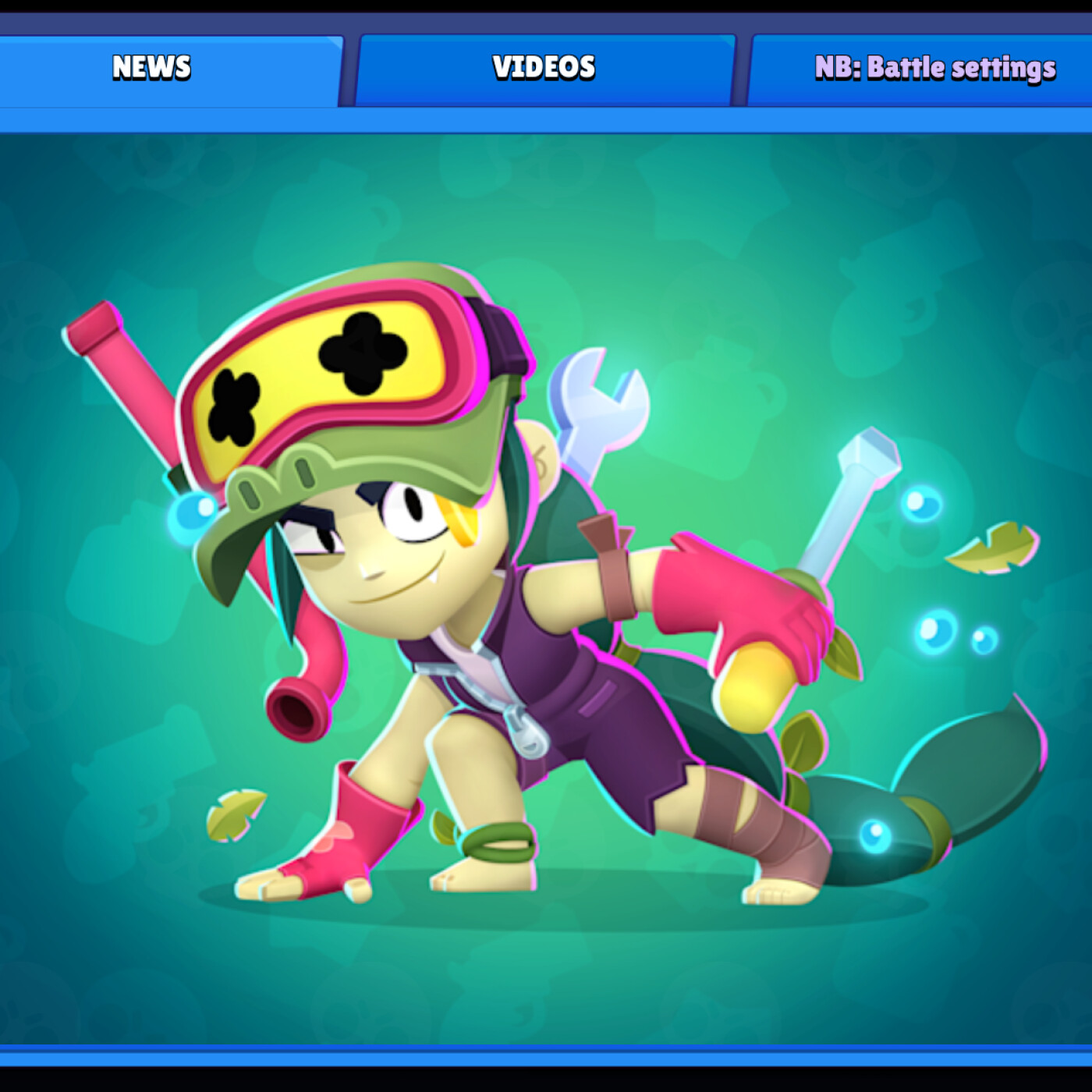
Task: Open the VIDEOS tab
Action: (544, 67)
